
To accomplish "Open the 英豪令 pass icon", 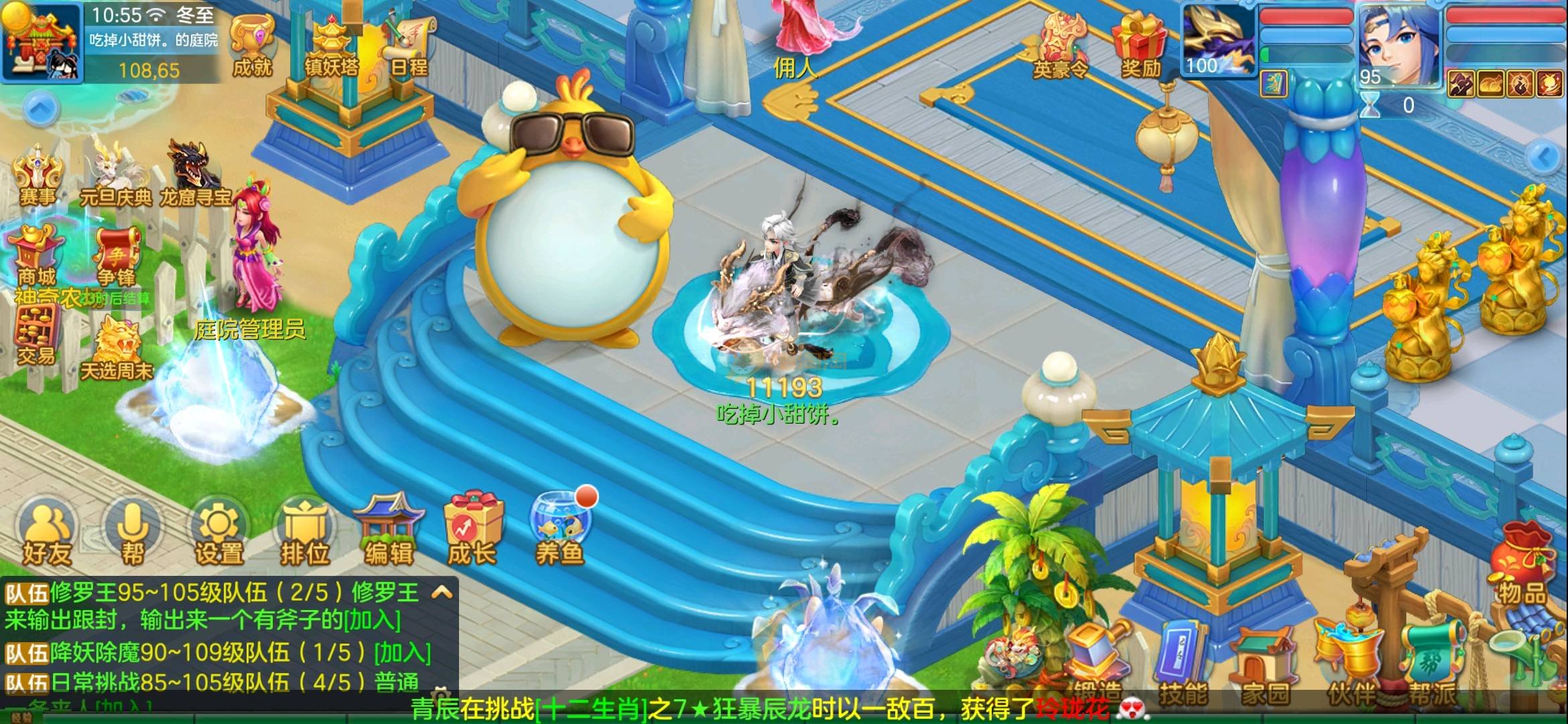I will (1060, 46).
